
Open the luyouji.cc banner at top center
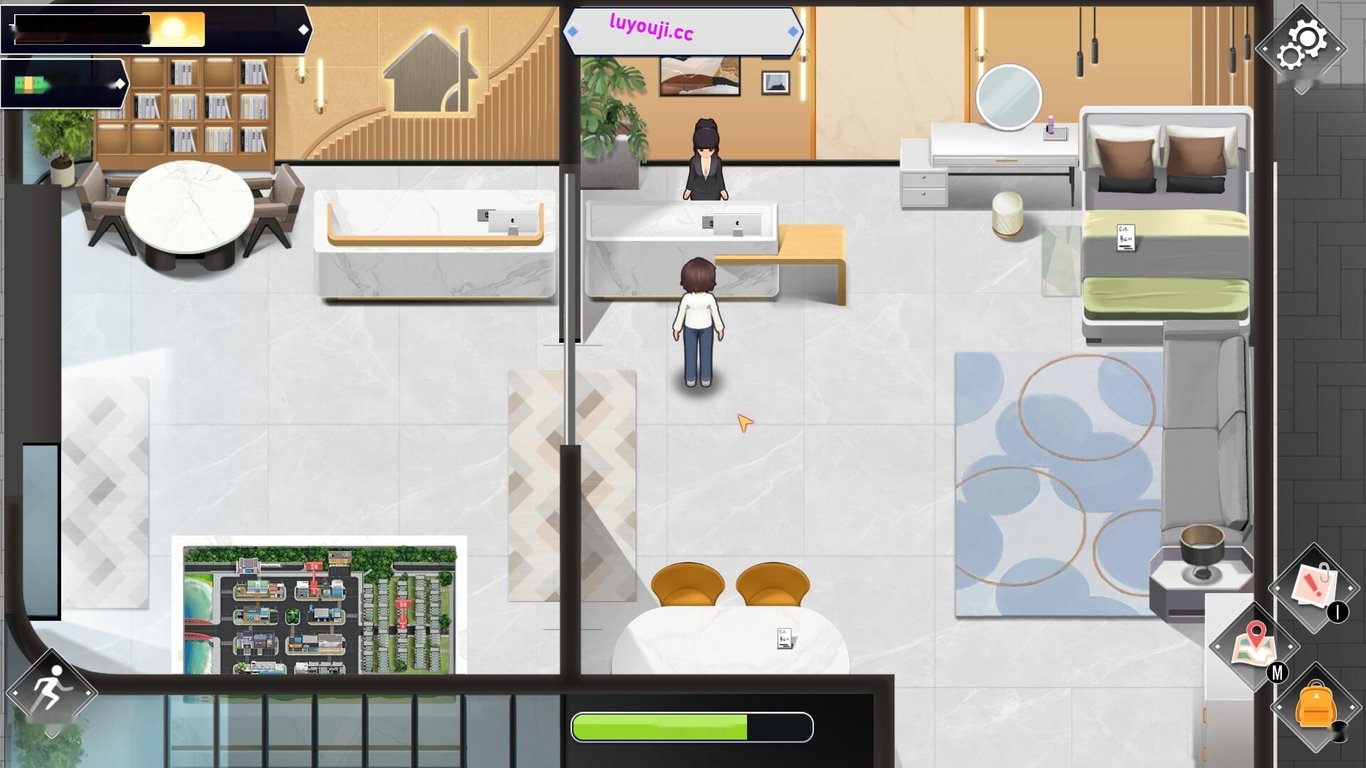pyautogui.click(x=684, y=31)
